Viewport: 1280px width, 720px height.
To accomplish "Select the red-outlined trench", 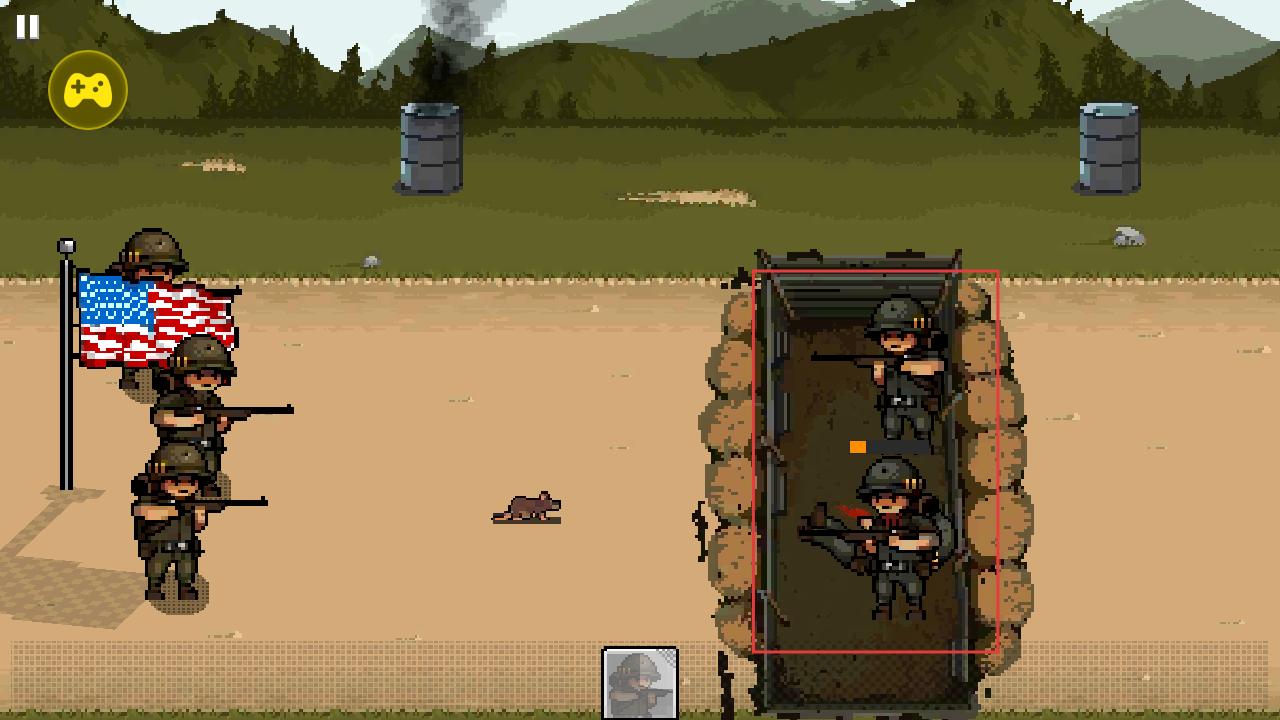I will (x=875, y=461).
